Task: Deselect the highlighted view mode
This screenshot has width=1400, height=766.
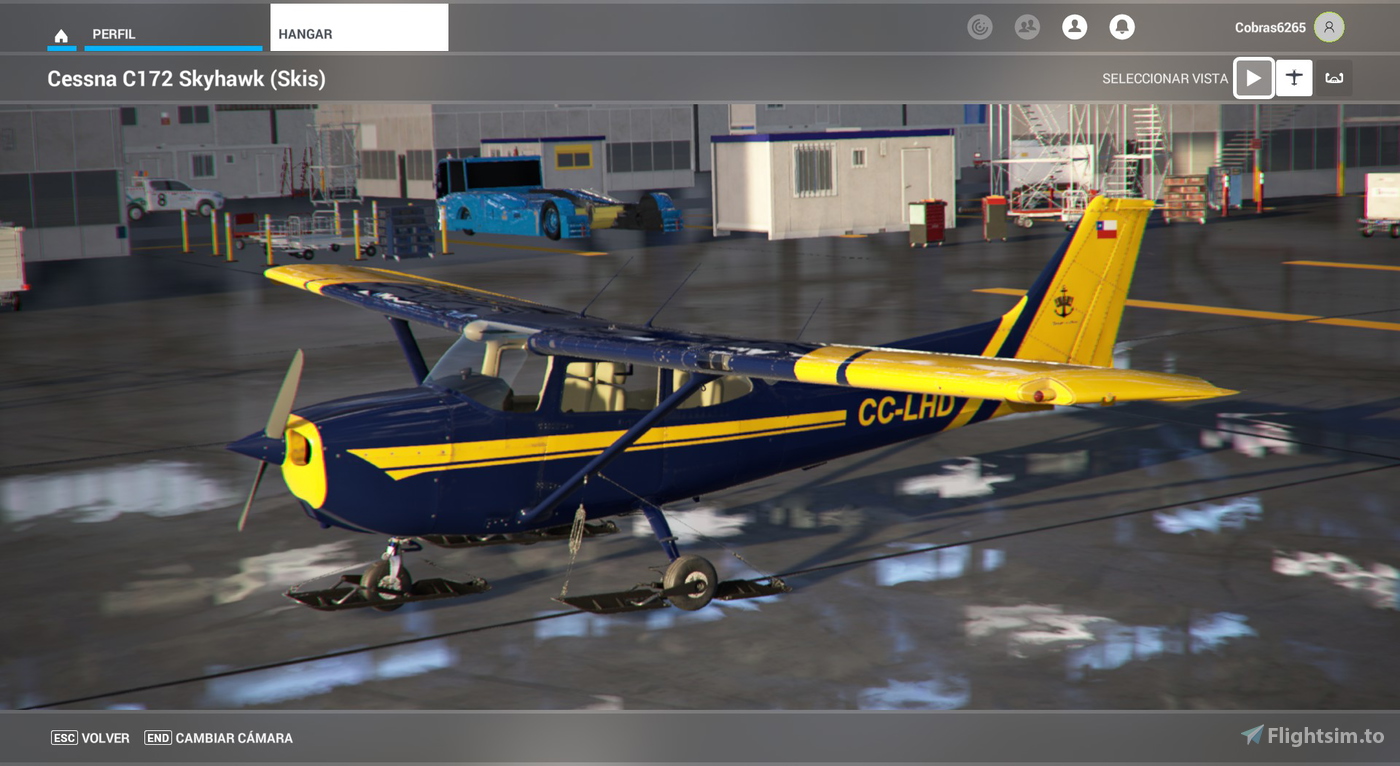Action: 1253,77
